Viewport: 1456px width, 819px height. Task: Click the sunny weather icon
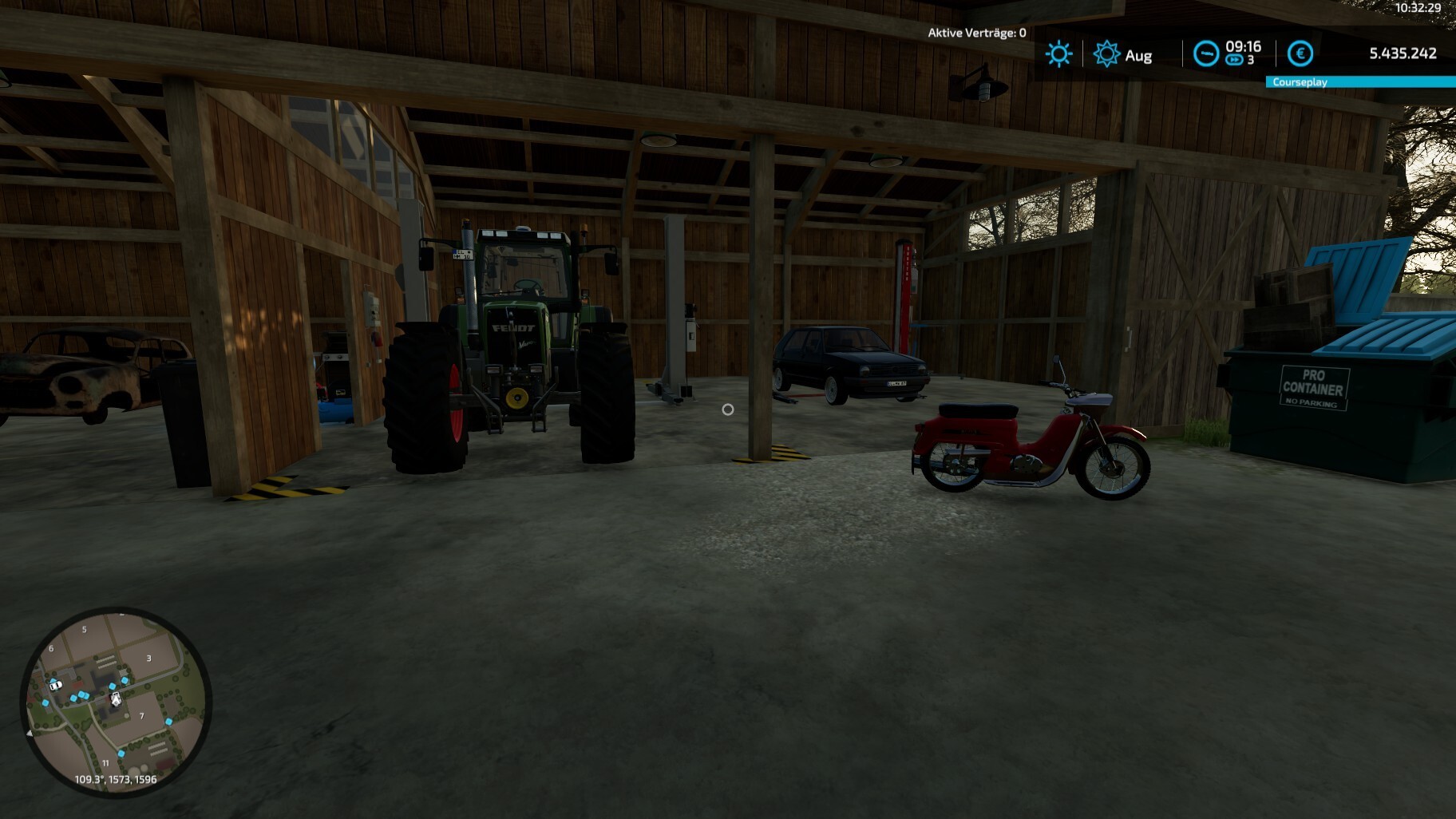(1058, 54)
